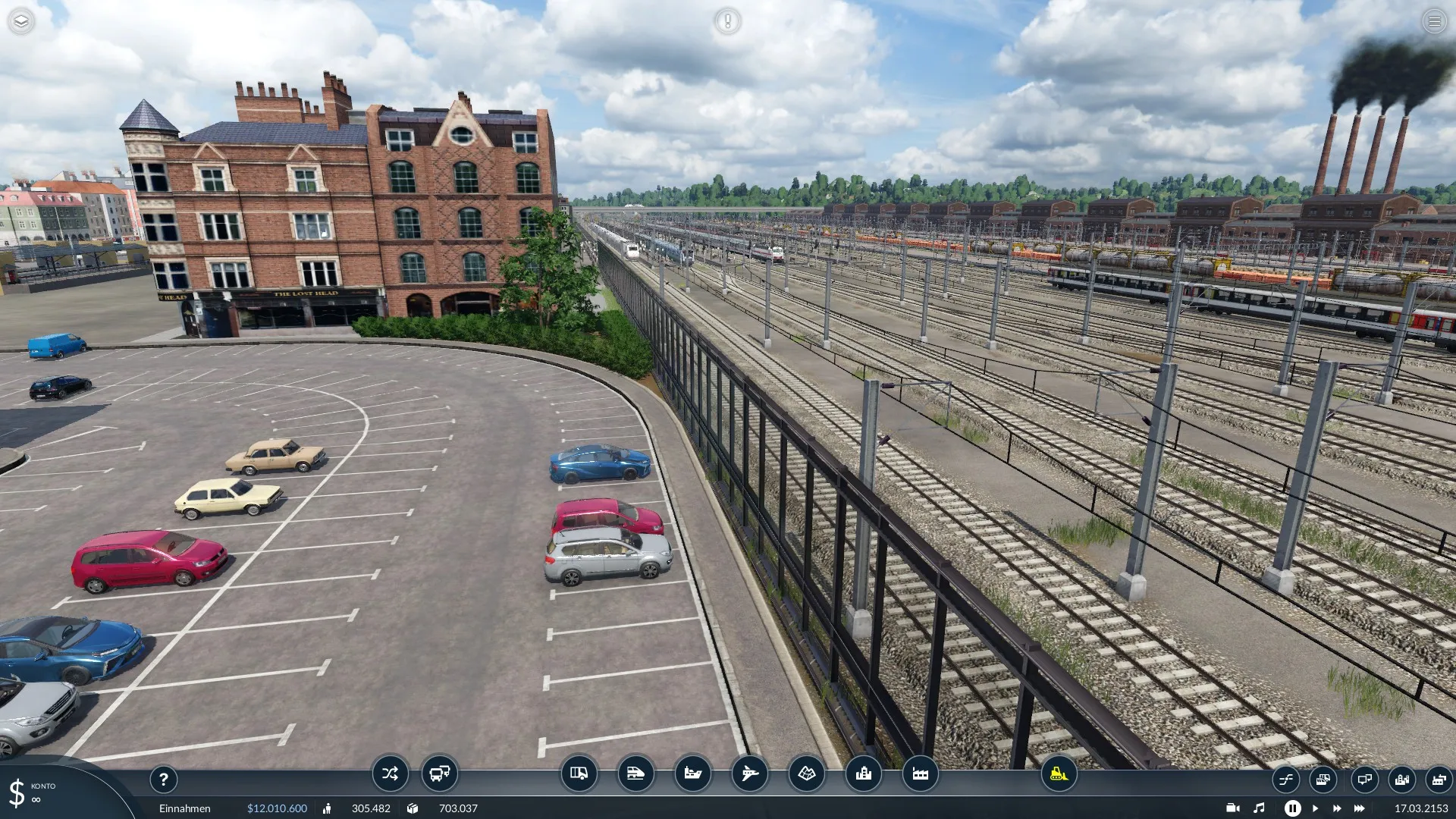The width and height of the screenshot is (1456, 819).
Task: Set the game to fastest triple-arrow speed
Action: tap(1360, 808)
